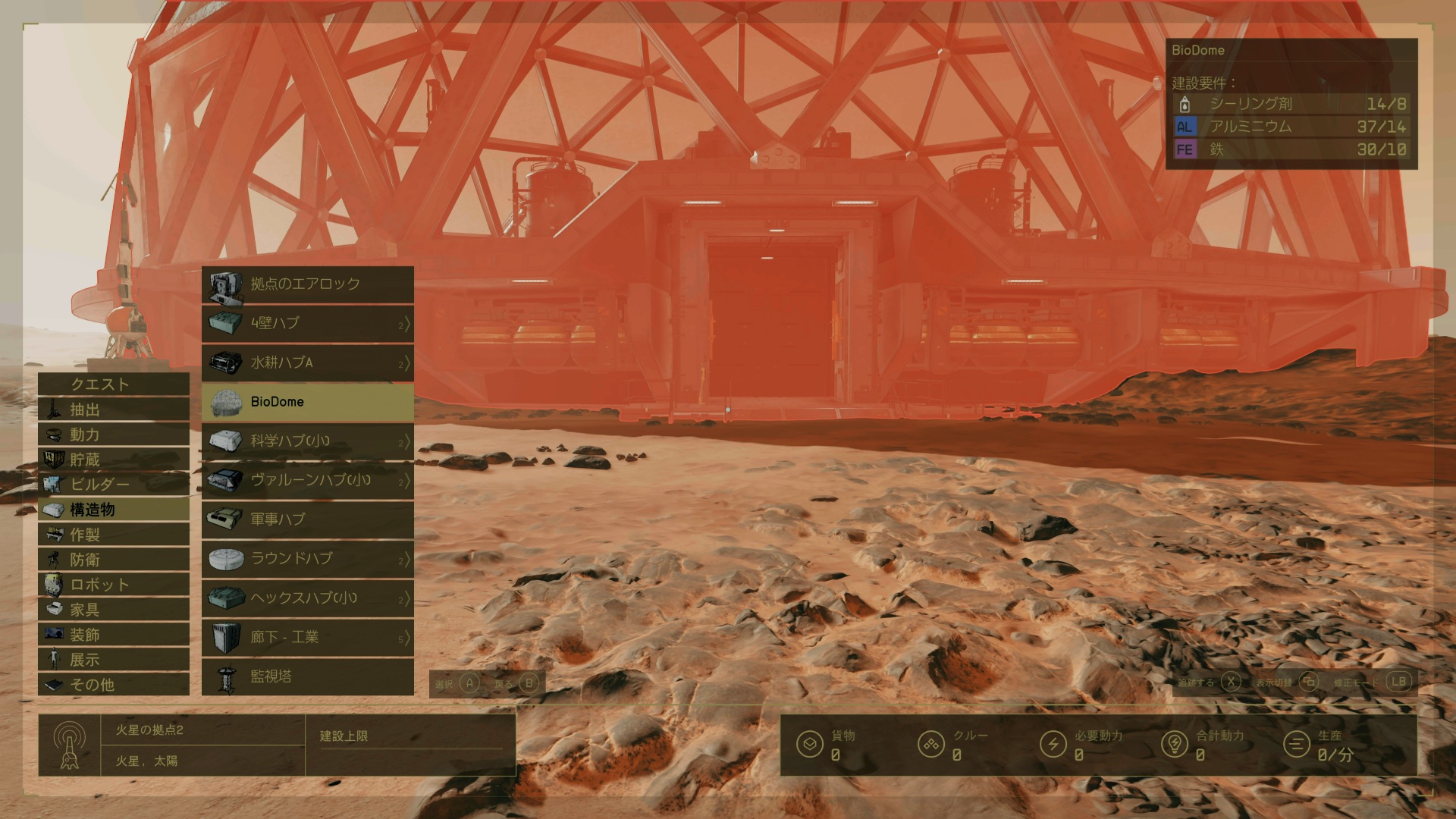Choose the 監視塔 structure
The image size is (1456, 819).
pos(308,676)
